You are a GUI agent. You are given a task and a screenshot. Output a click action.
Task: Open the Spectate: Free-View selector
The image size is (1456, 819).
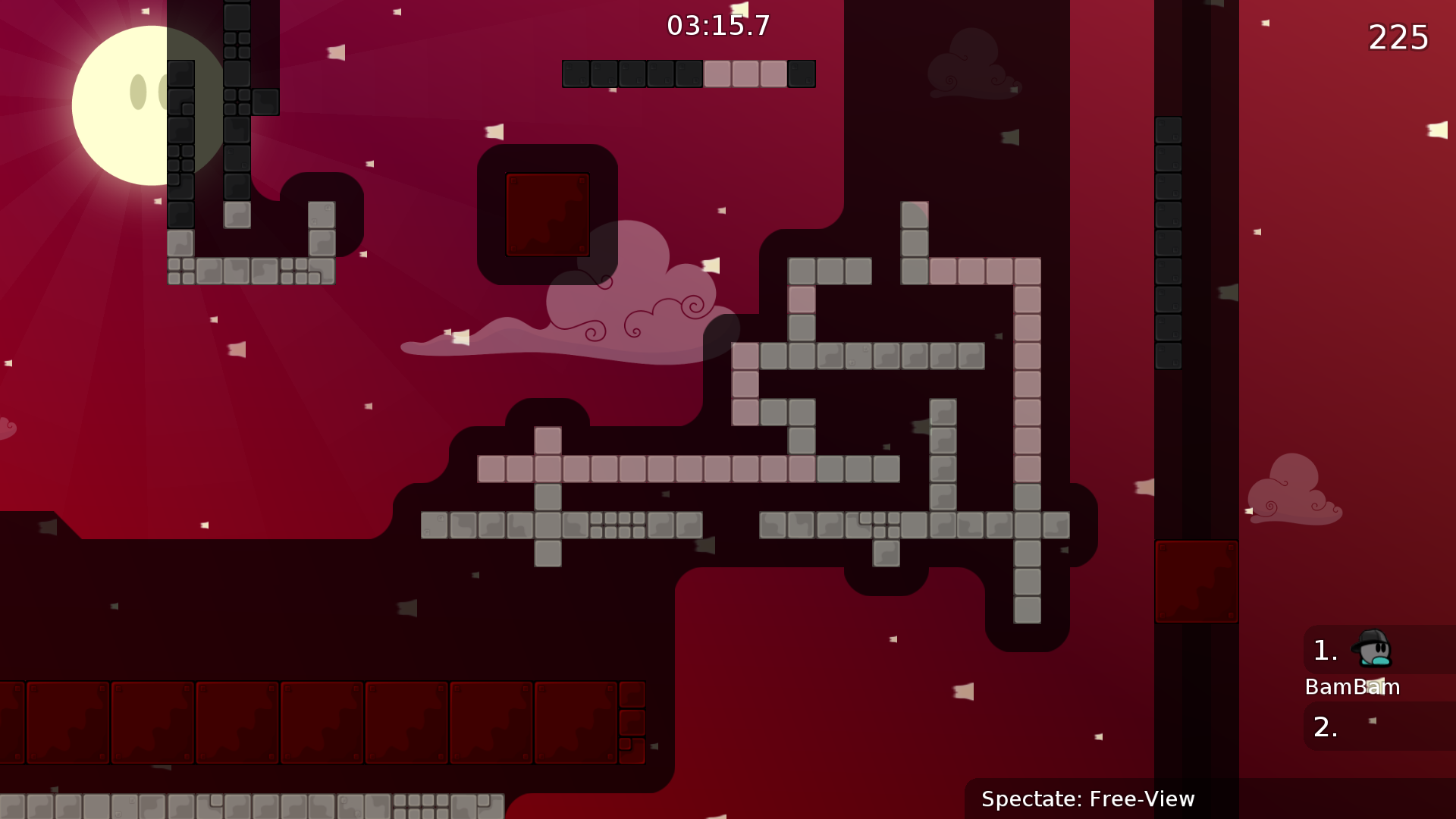click(1087, 799)
